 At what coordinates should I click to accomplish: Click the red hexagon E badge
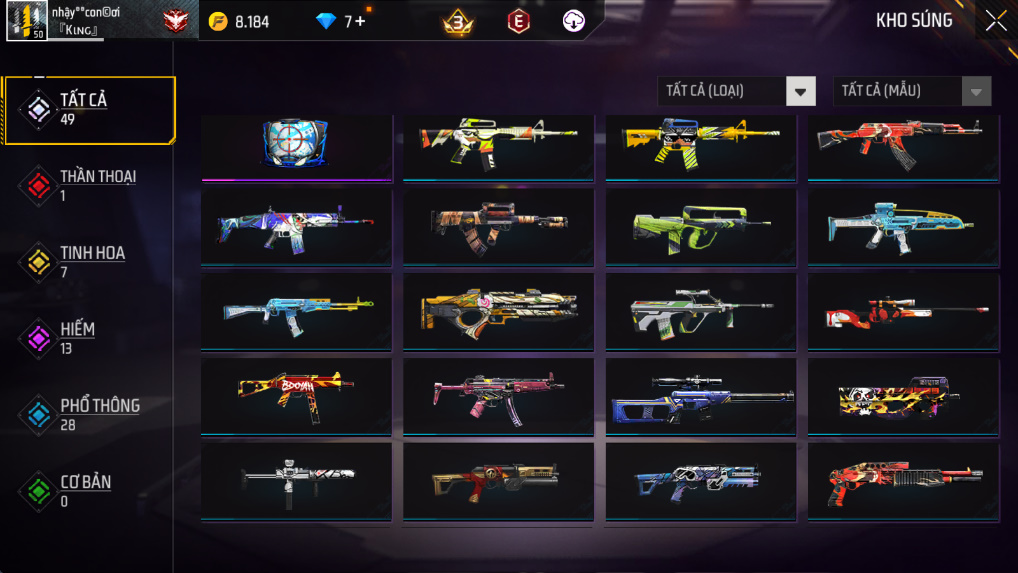tap(517, 21)
